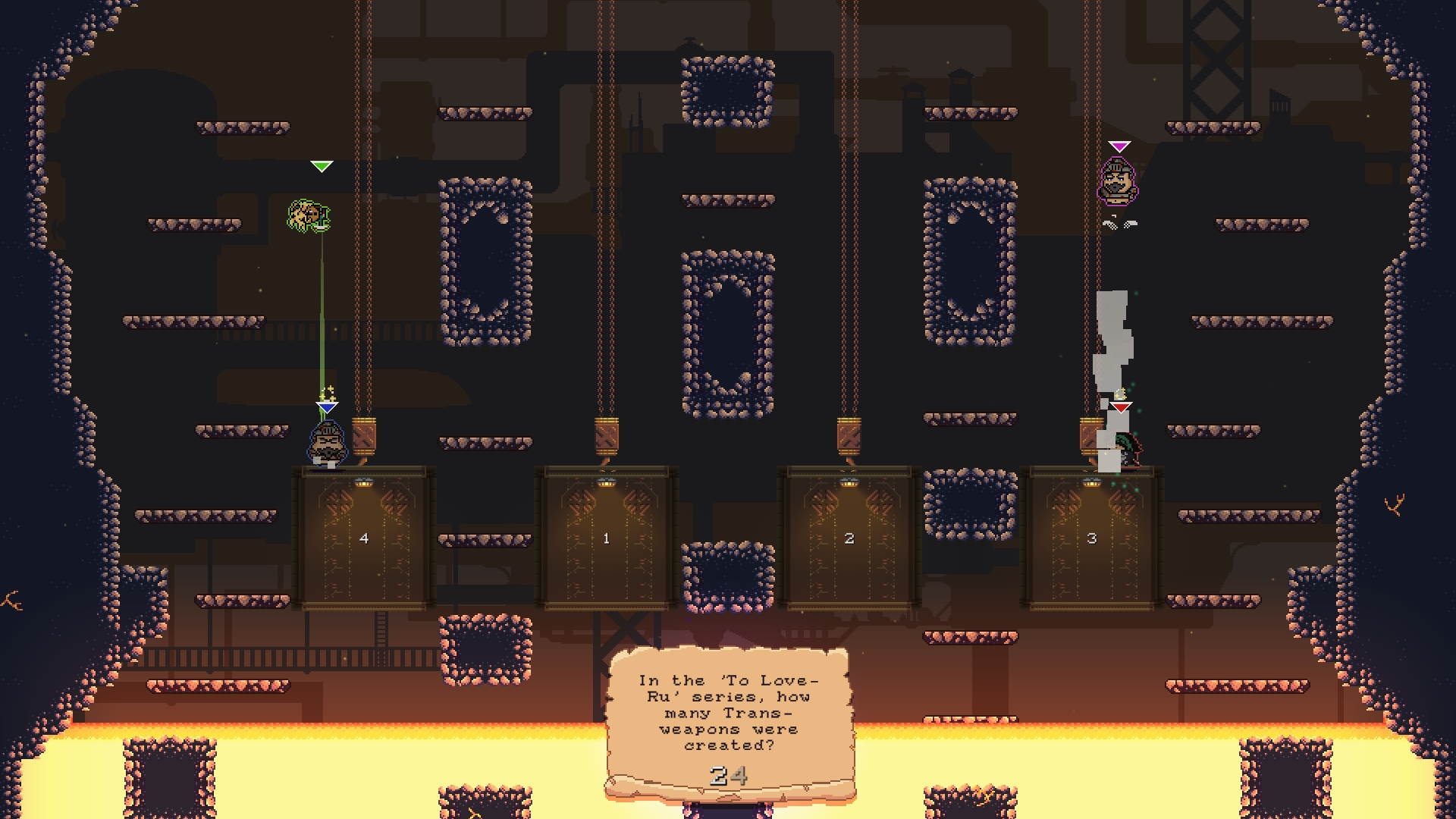Click the blue arrow marker above the knight

pyautogui.click(x=327, y=409)
